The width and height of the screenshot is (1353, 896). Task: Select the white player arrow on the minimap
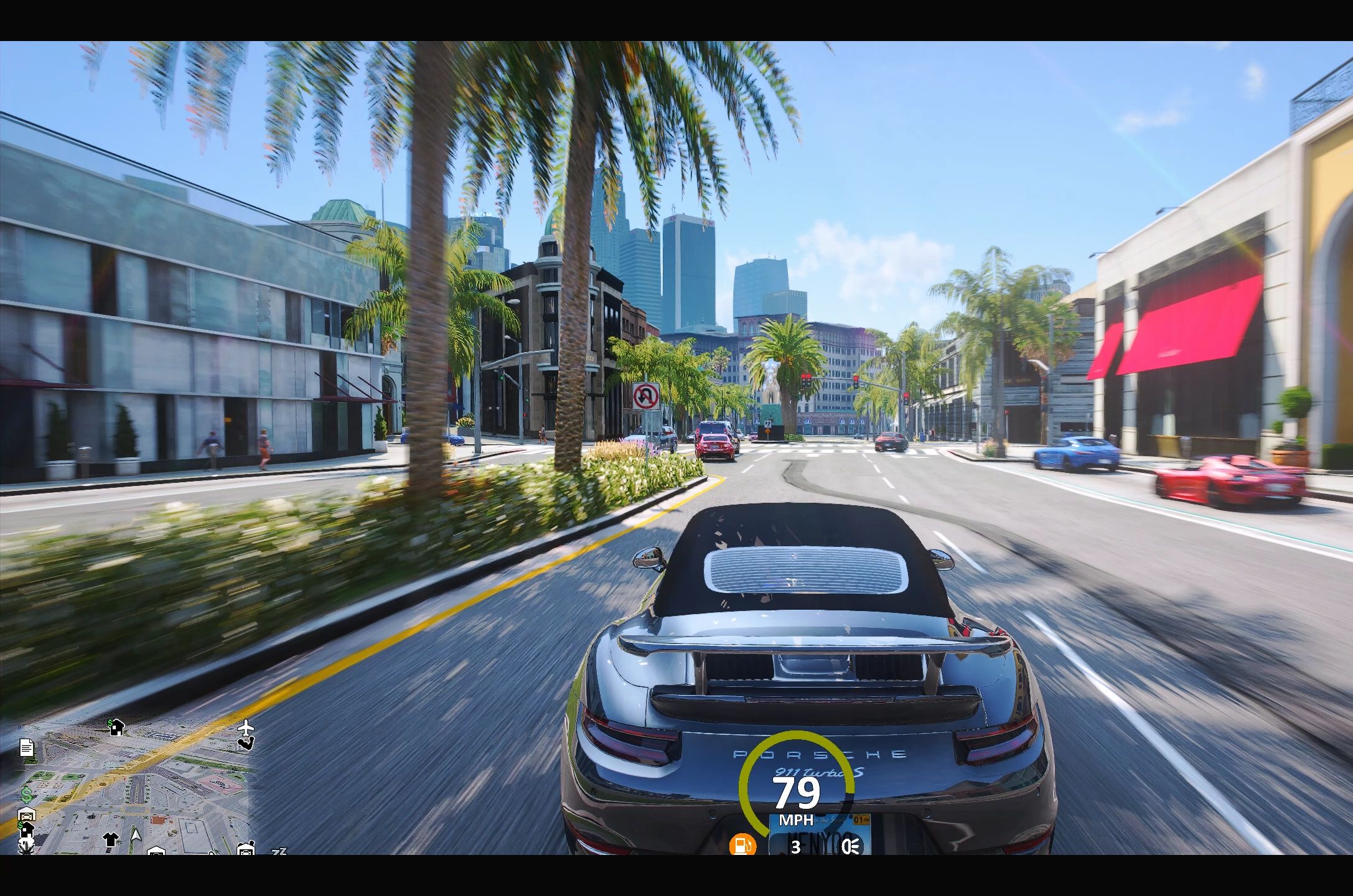click(x=136, y=836)
